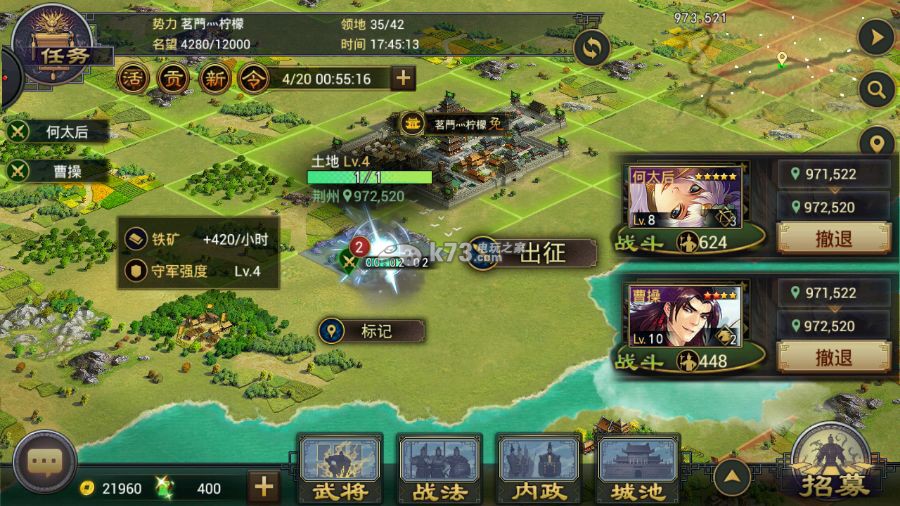
Task: Add more gold with the bottom plus button
Action: click(x=263, y=487)
